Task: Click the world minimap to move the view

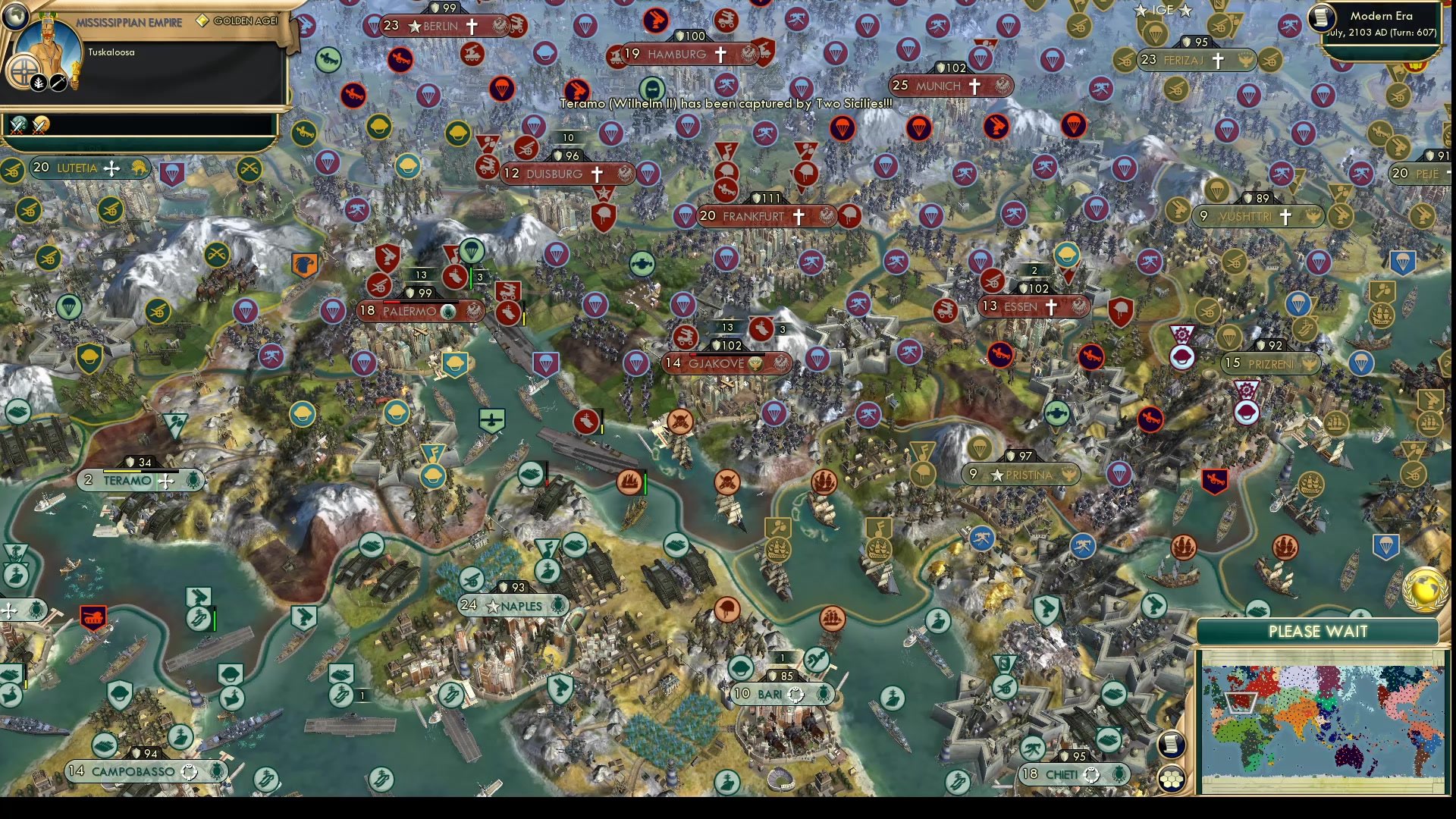Action: pos(1323,719)
